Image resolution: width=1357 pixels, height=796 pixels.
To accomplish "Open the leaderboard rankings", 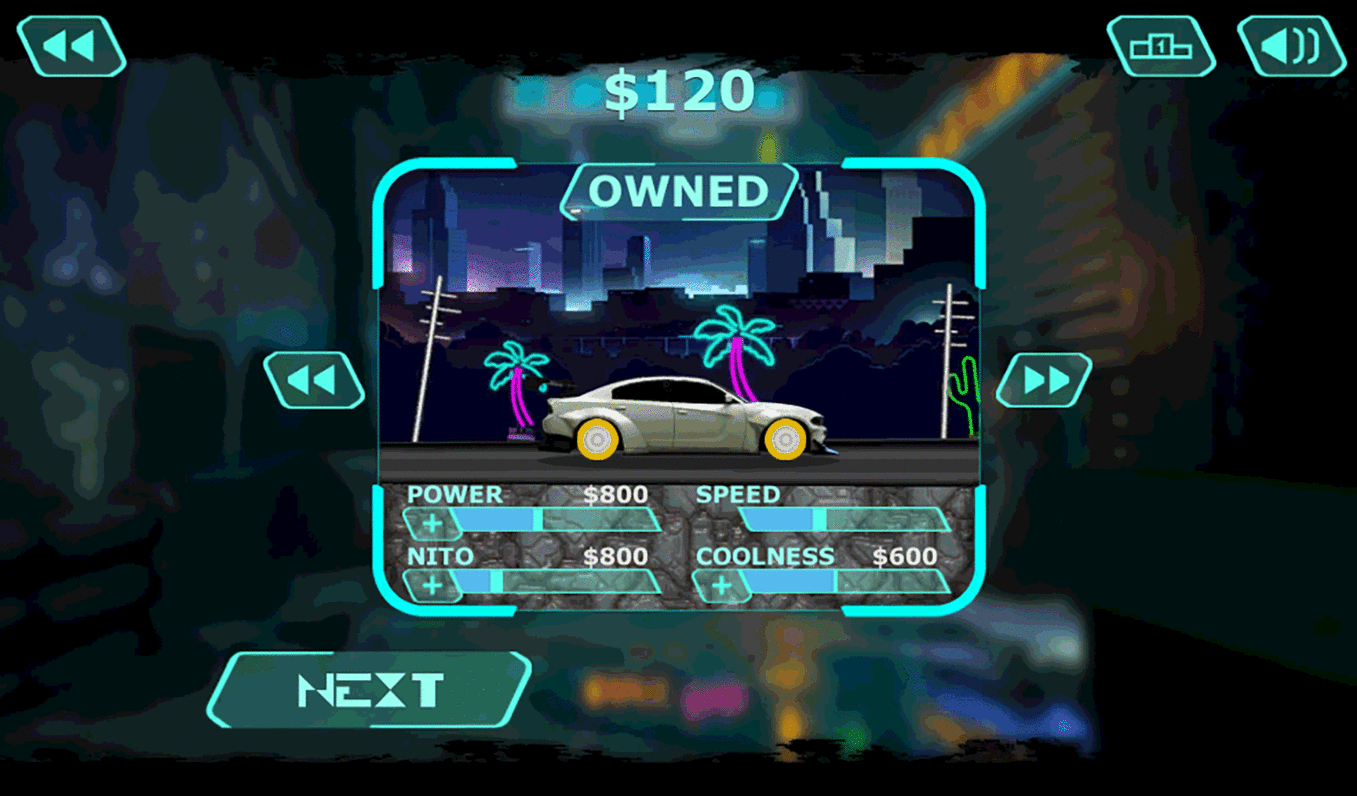I will tap(1160, 44).
